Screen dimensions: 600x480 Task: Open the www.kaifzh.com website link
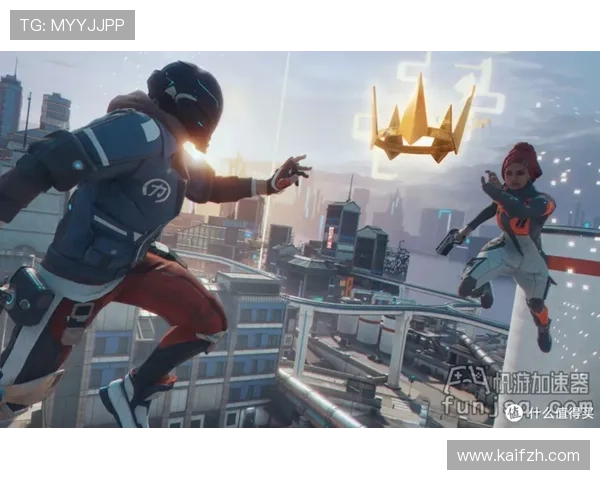coord(517,456)
